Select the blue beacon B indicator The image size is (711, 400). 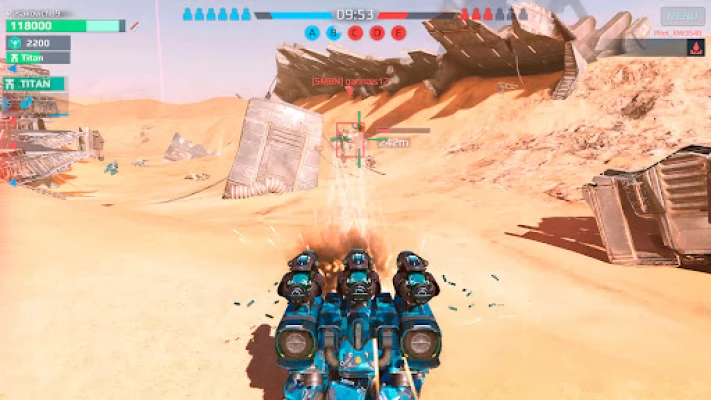[x=334, y=33]
